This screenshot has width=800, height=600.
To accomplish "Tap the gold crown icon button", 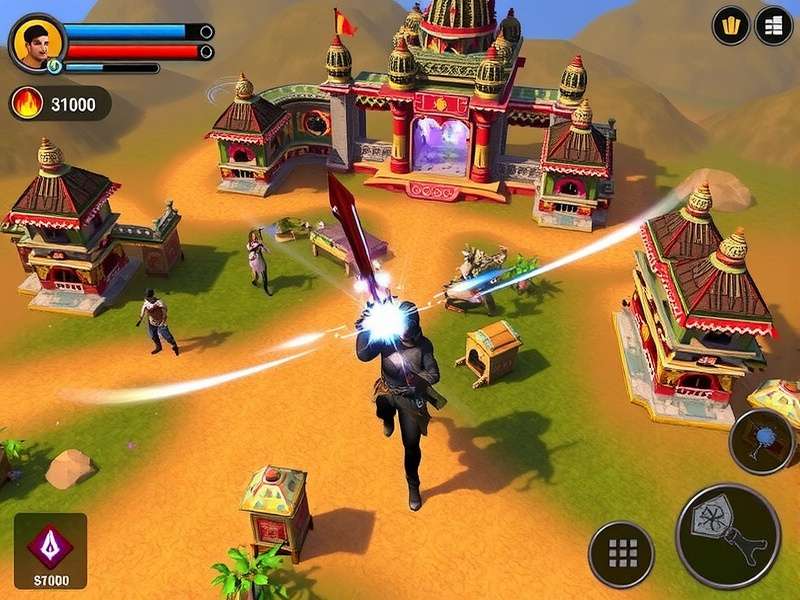I will pos(731,26).
